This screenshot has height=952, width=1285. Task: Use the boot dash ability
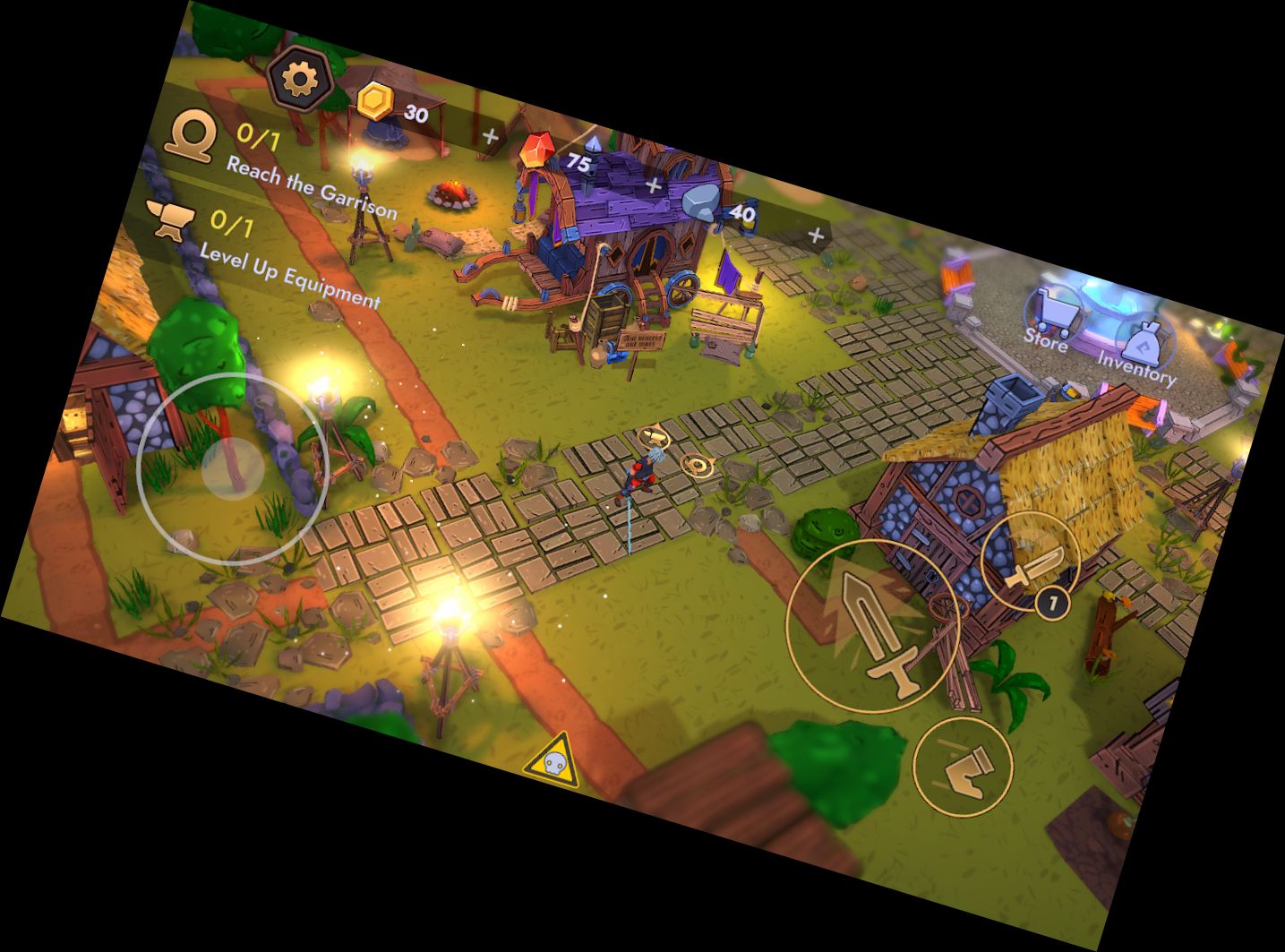pos(963,766)
